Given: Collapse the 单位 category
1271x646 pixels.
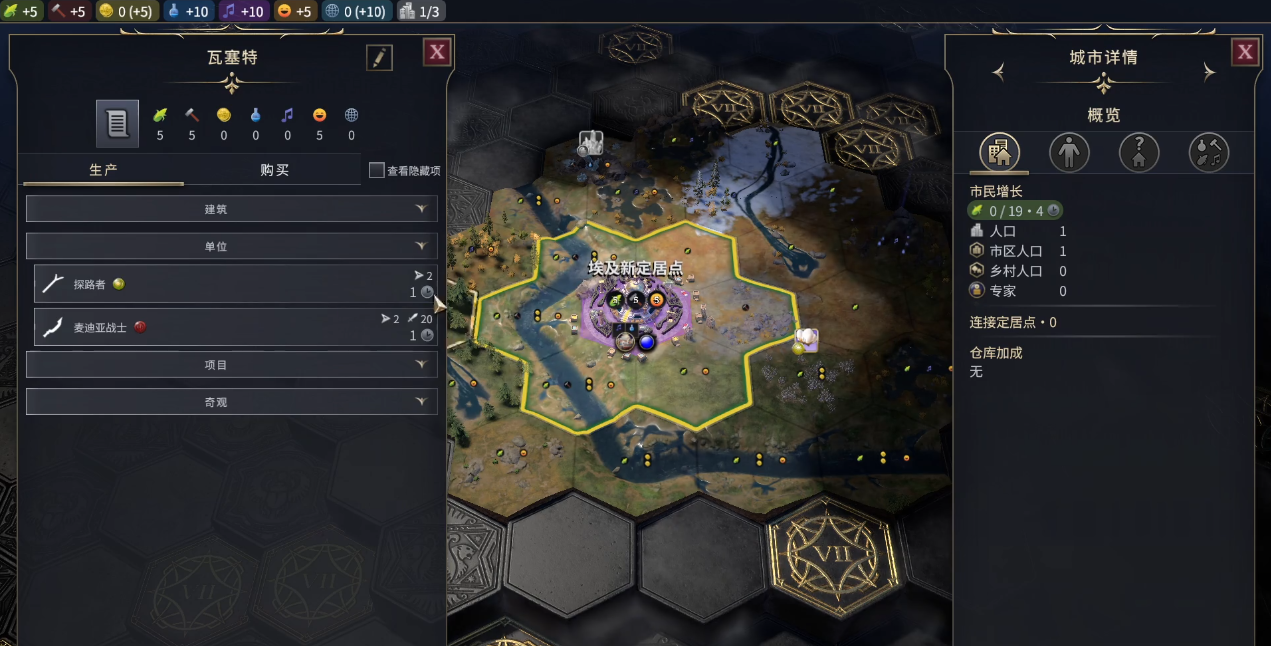Looking at the screenshot, I should click(x=231, y=246).
